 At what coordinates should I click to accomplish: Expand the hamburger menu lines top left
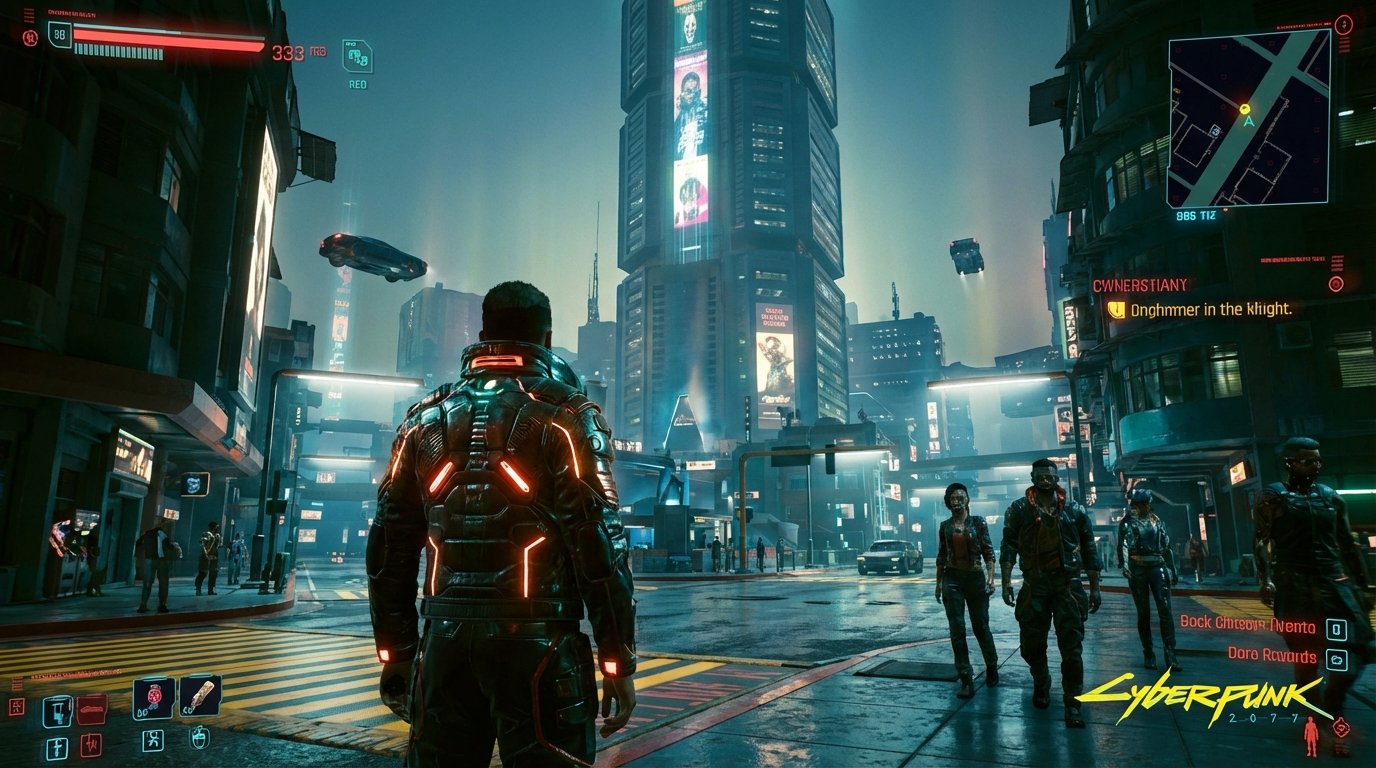click(x=30, y=15)
